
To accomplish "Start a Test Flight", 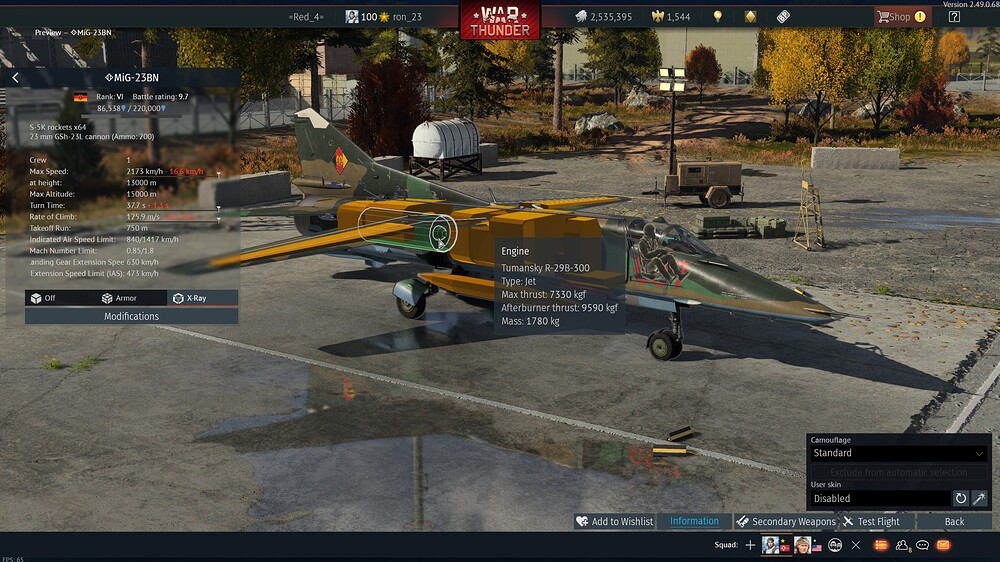I will [x=871, y=521].
